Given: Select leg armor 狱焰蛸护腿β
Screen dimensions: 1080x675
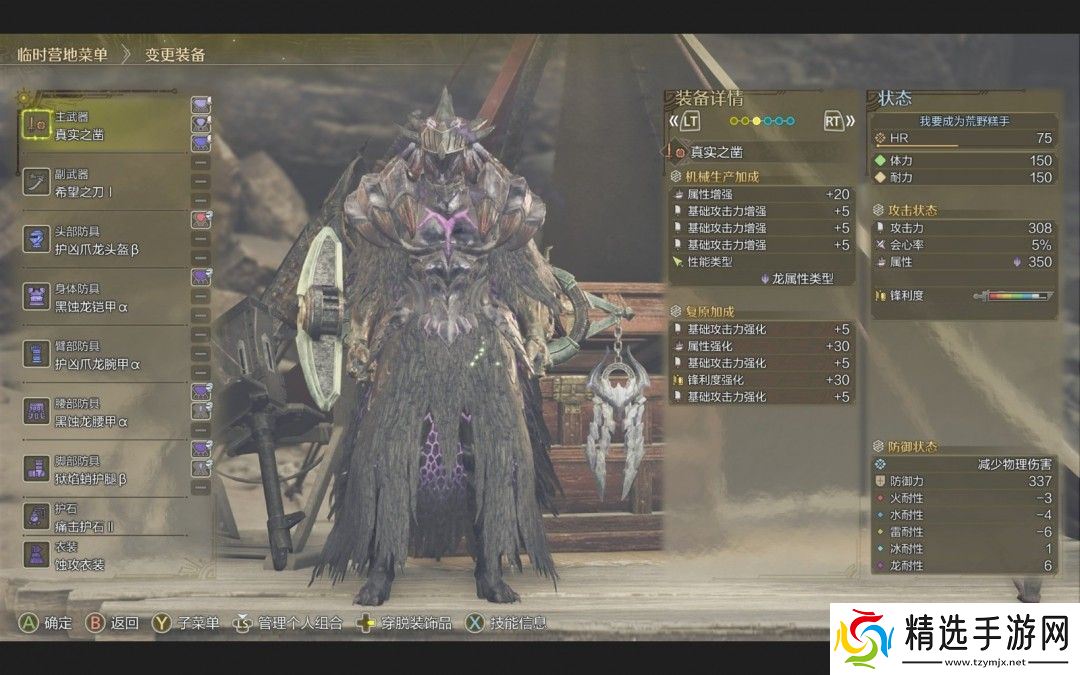Looking at the screenshot, I should (x=100, y=469).
